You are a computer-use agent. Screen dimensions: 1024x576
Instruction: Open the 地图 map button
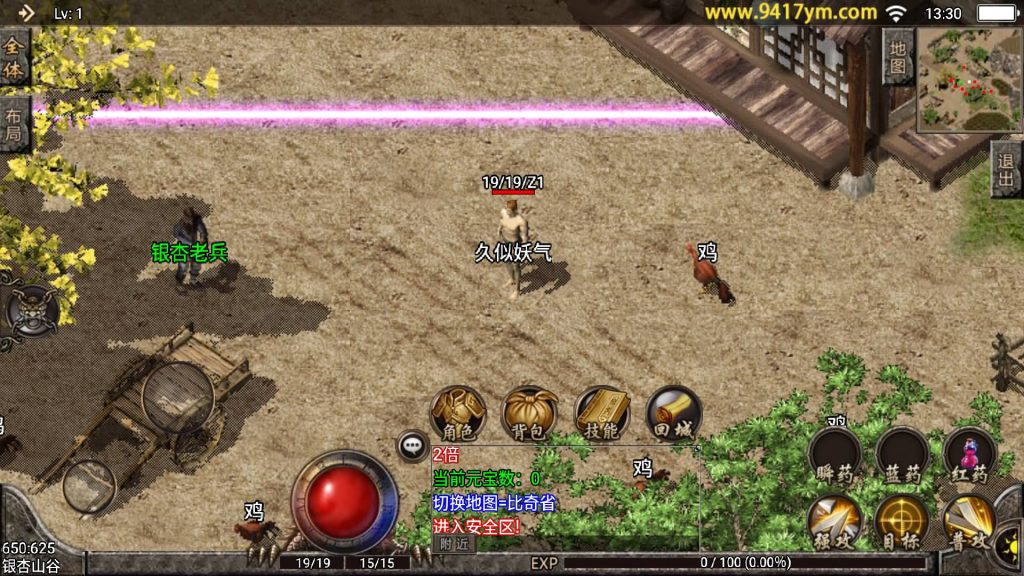coord(898,56)
